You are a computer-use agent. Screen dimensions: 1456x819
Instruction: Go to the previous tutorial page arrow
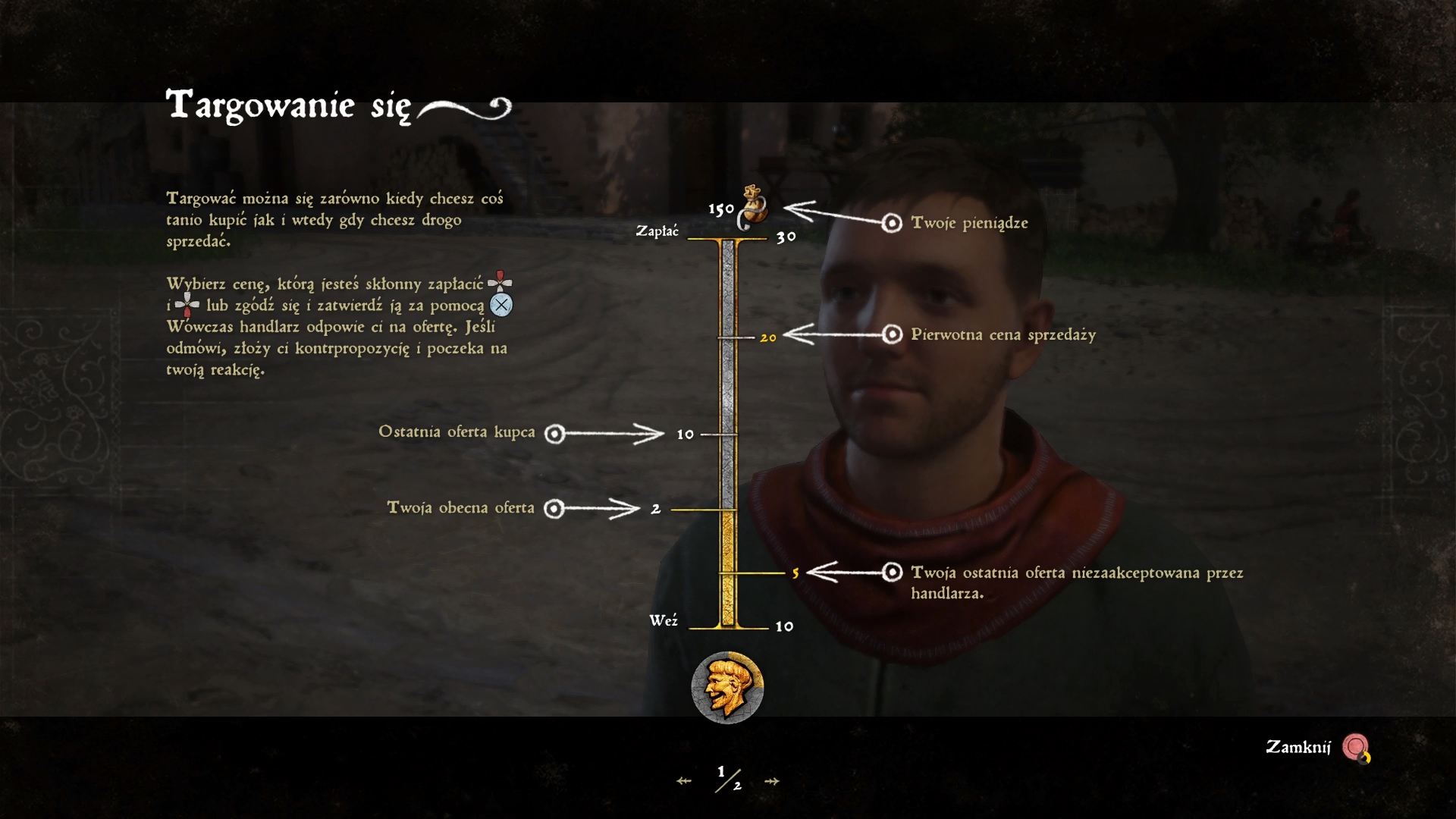[x=684, y=781]
